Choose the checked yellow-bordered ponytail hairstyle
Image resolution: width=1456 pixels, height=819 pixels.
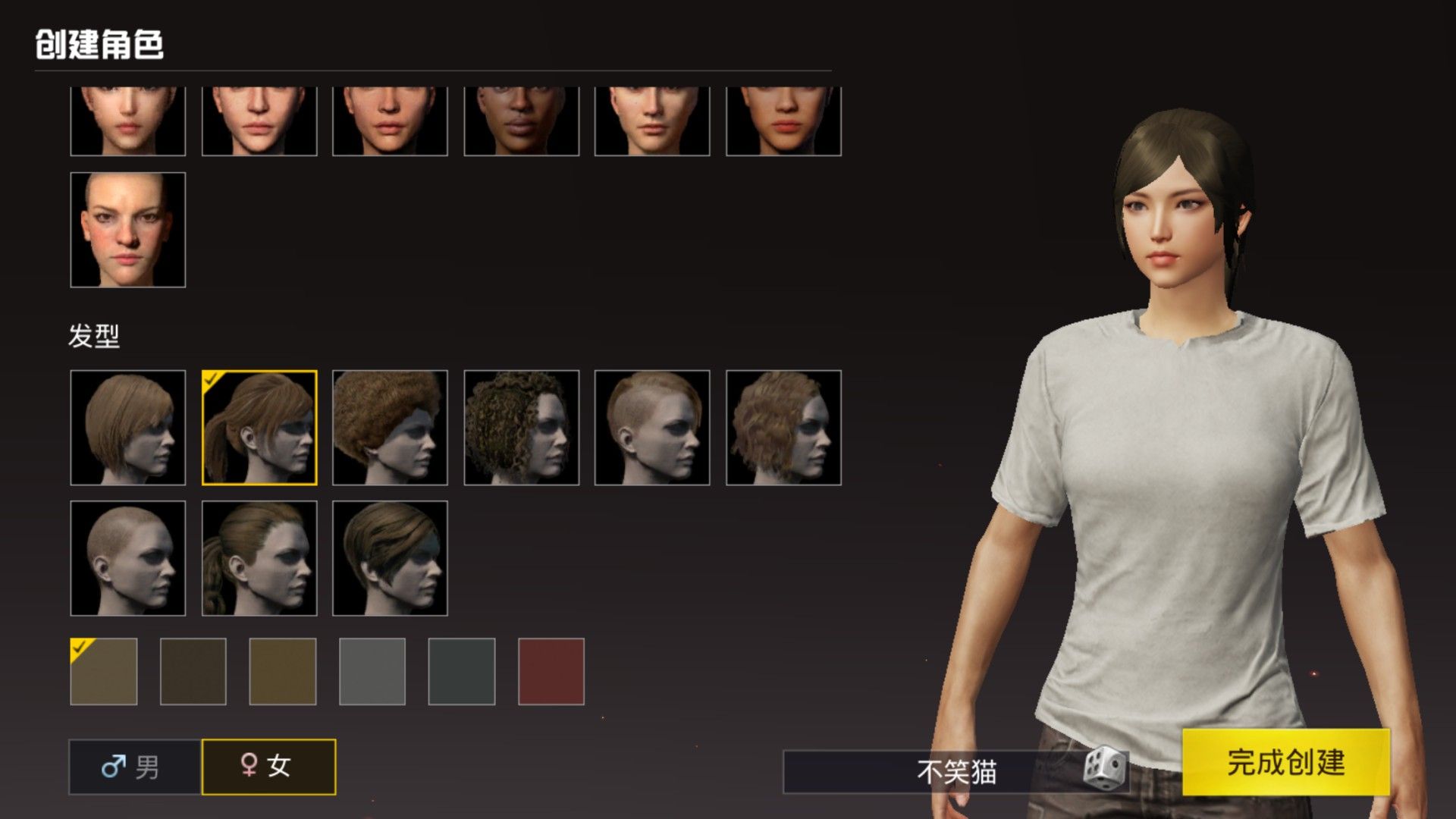(259, 428)
